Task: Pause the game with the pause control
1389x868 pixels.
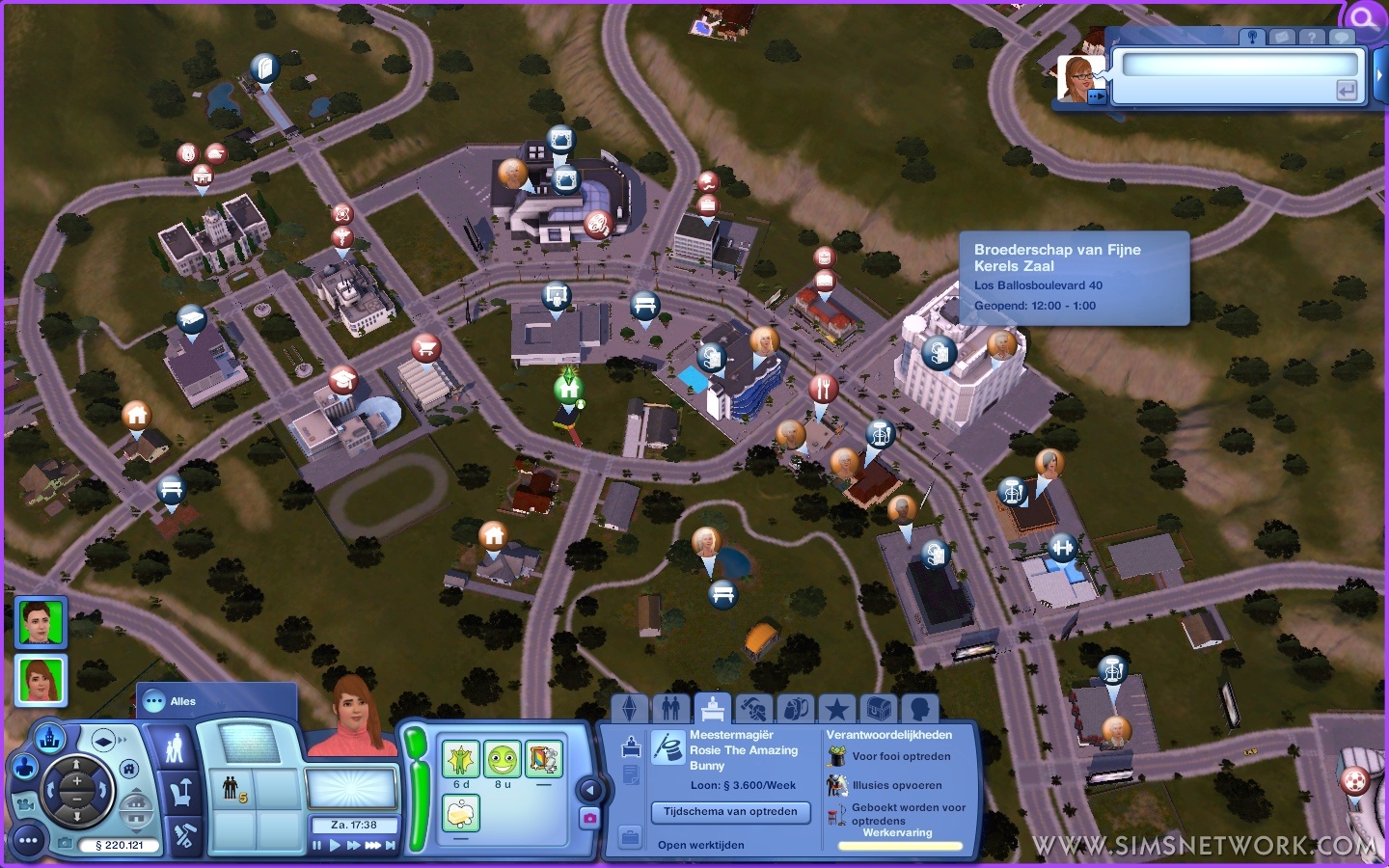Action: pyautogui.click(x=316, y=846)
